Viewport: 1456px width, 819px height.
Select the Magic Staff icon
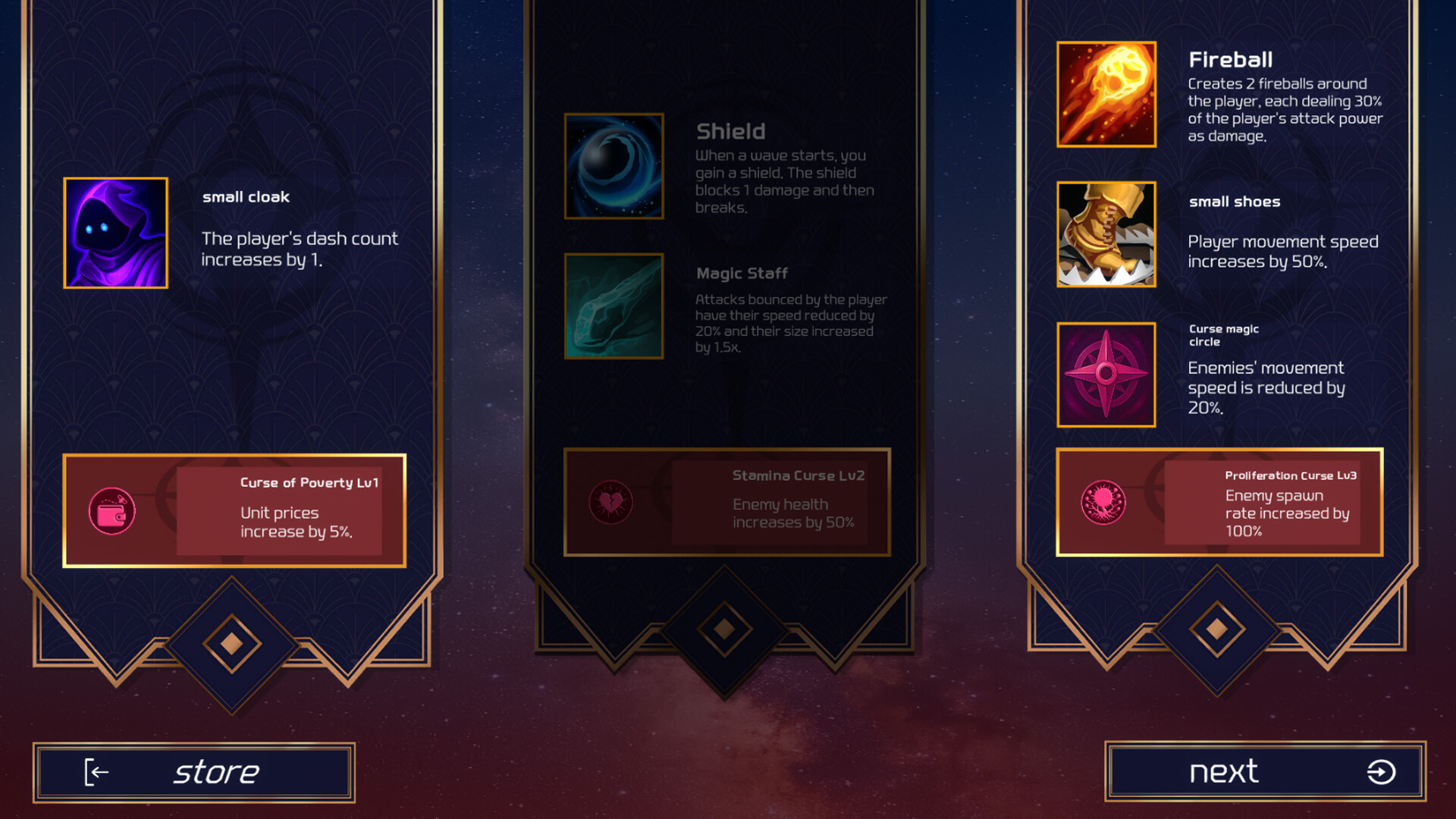[x=613, y=306]
